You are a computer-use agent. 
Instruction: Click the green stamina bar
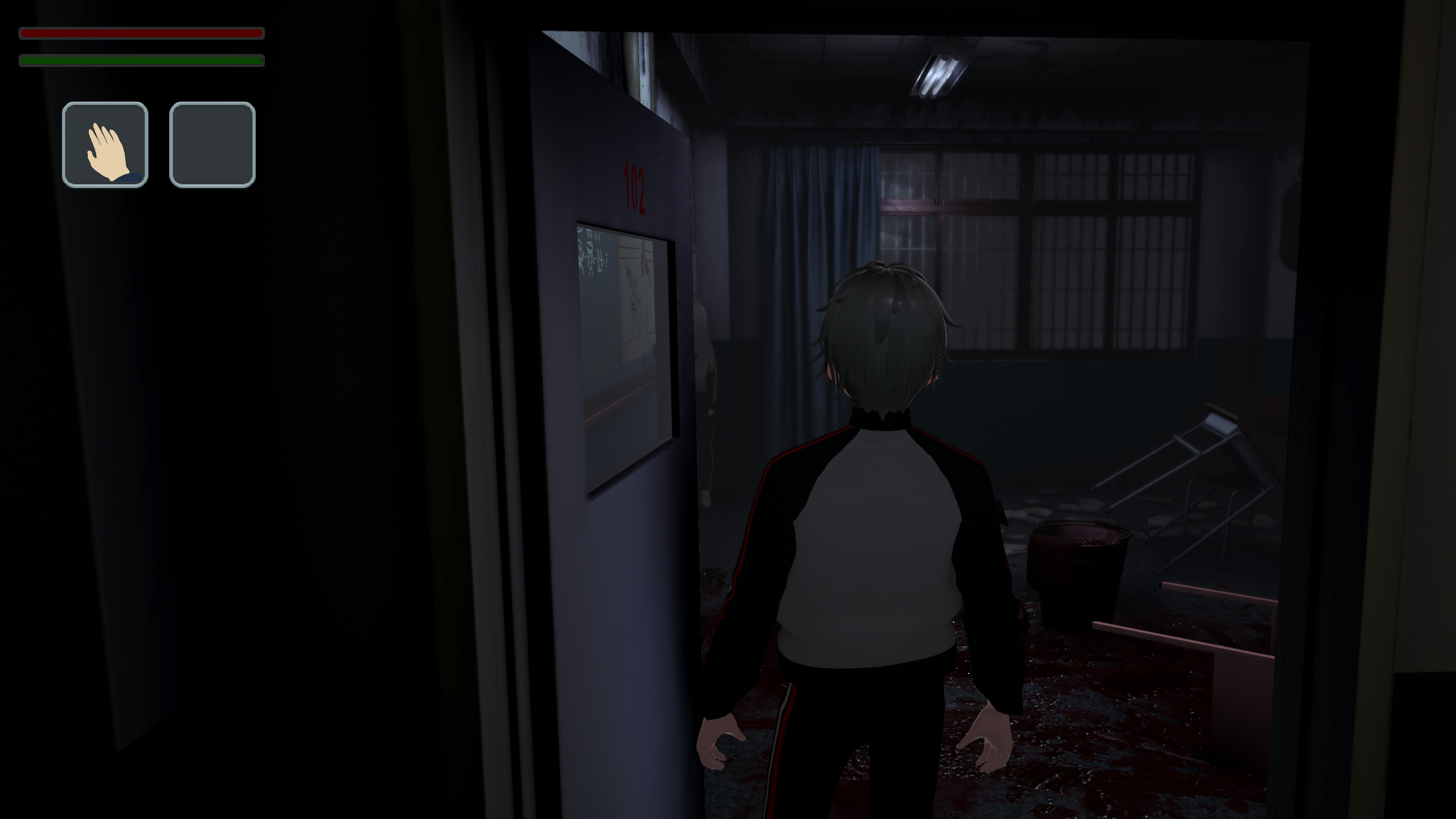pos(141,59)
